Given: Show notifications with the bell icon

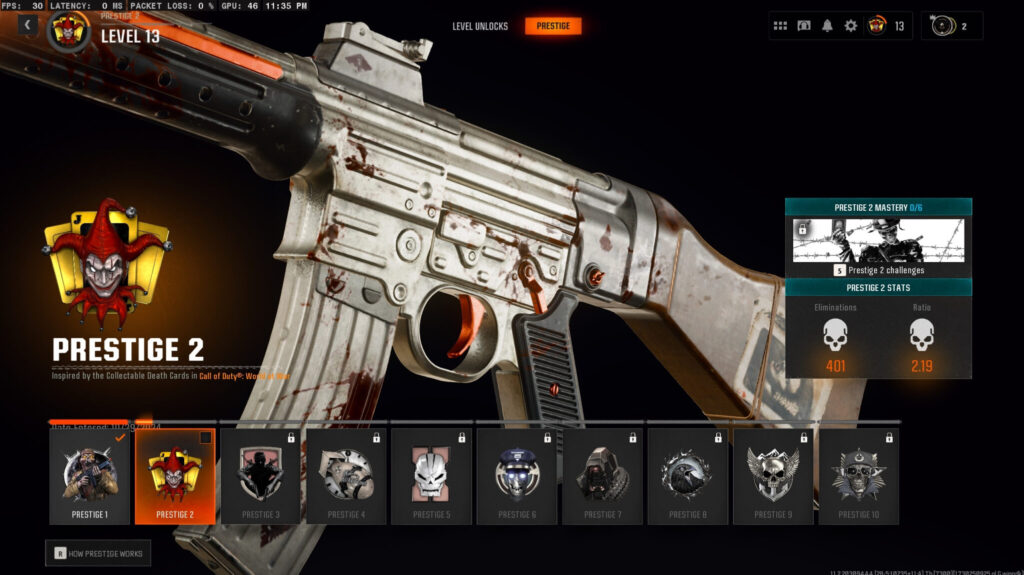Looking at the screenshot, I should point(827,26).
